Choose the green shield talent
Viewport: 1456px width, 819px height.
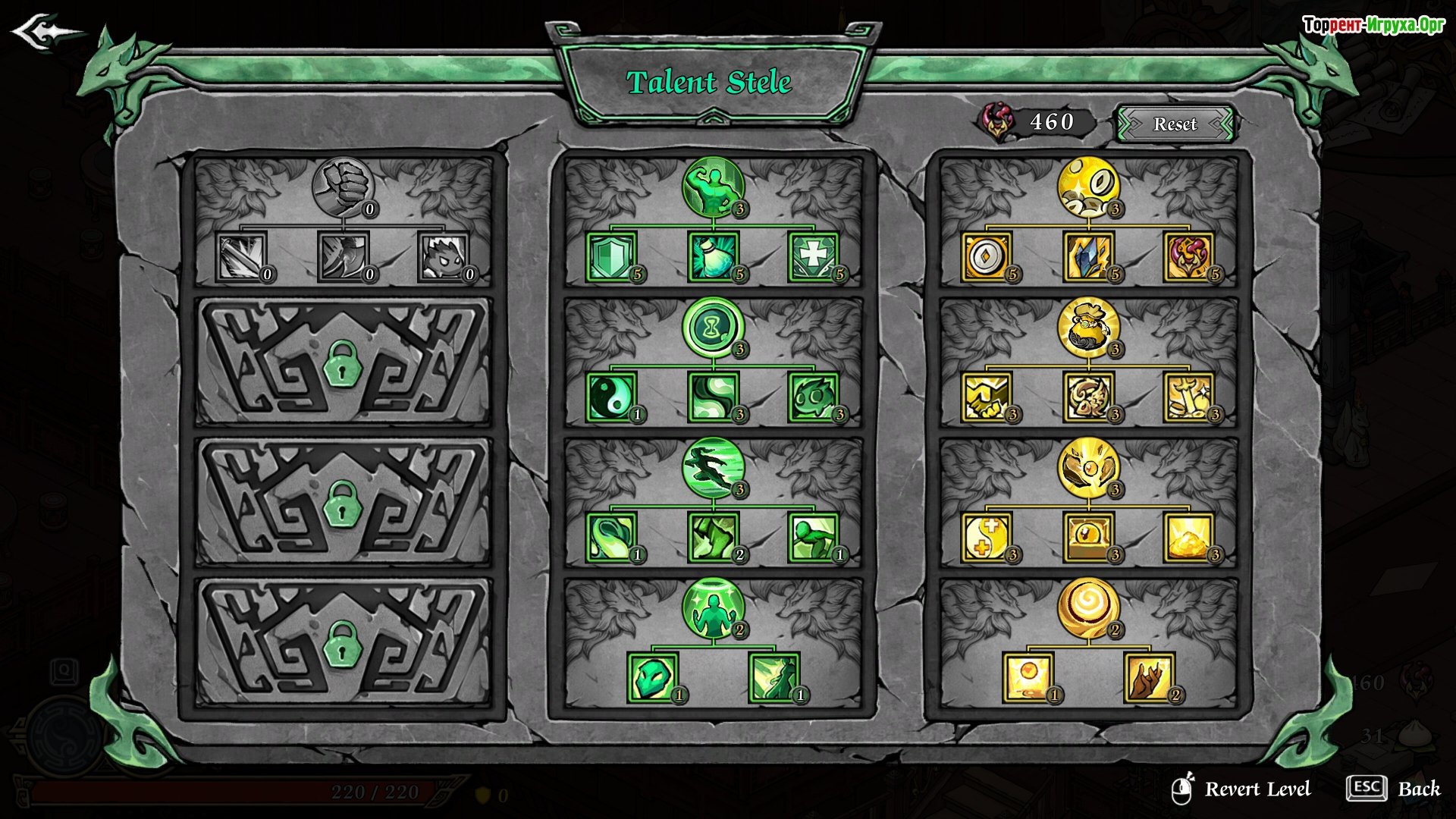pos(611,257)
